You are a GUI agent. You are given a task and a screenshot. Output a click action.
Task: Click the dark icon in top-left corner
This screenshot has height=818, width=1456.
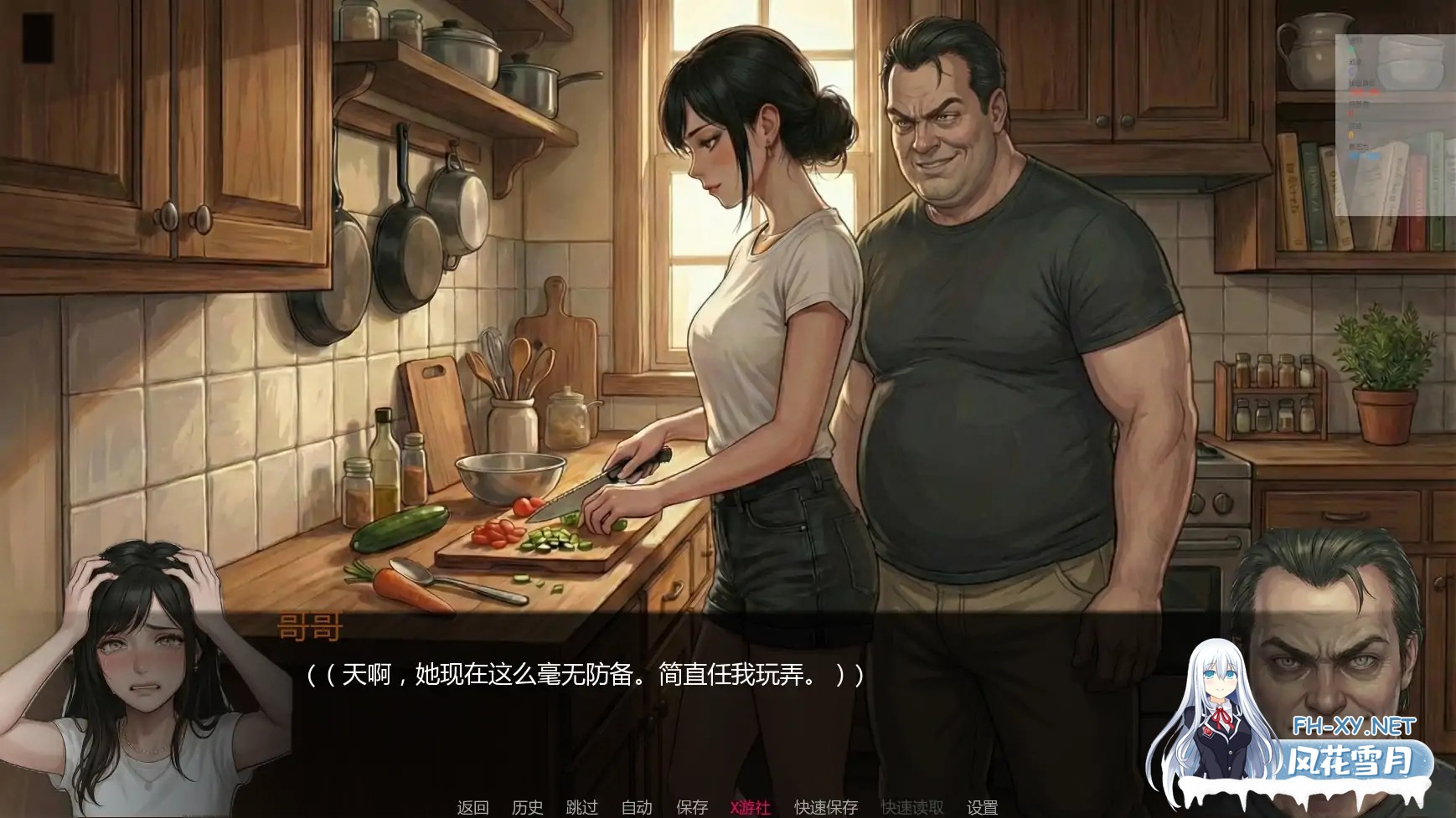click(40, 39)
